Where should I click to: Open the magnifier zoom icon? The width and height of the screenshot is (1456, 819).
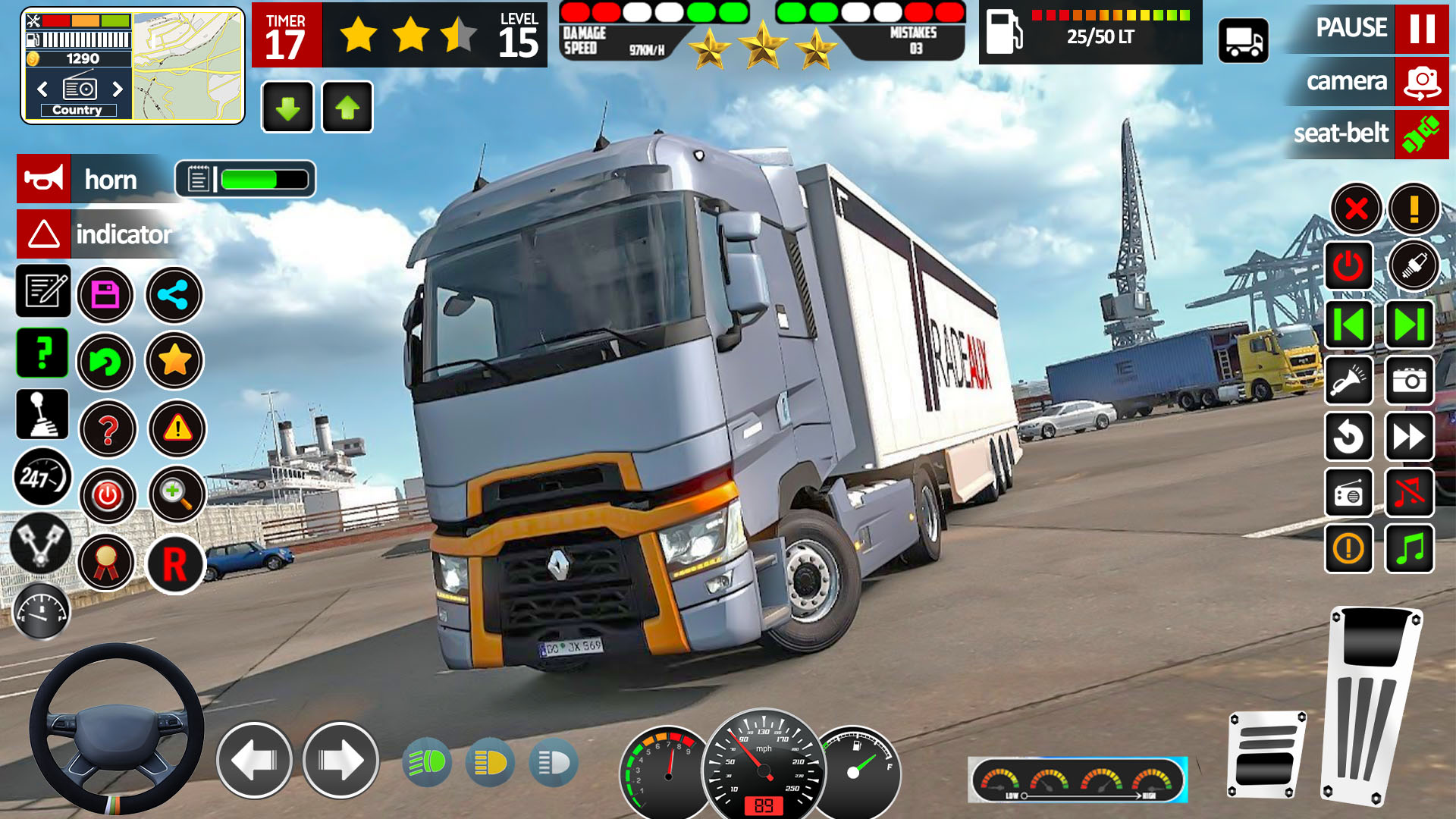pos(177,494)
